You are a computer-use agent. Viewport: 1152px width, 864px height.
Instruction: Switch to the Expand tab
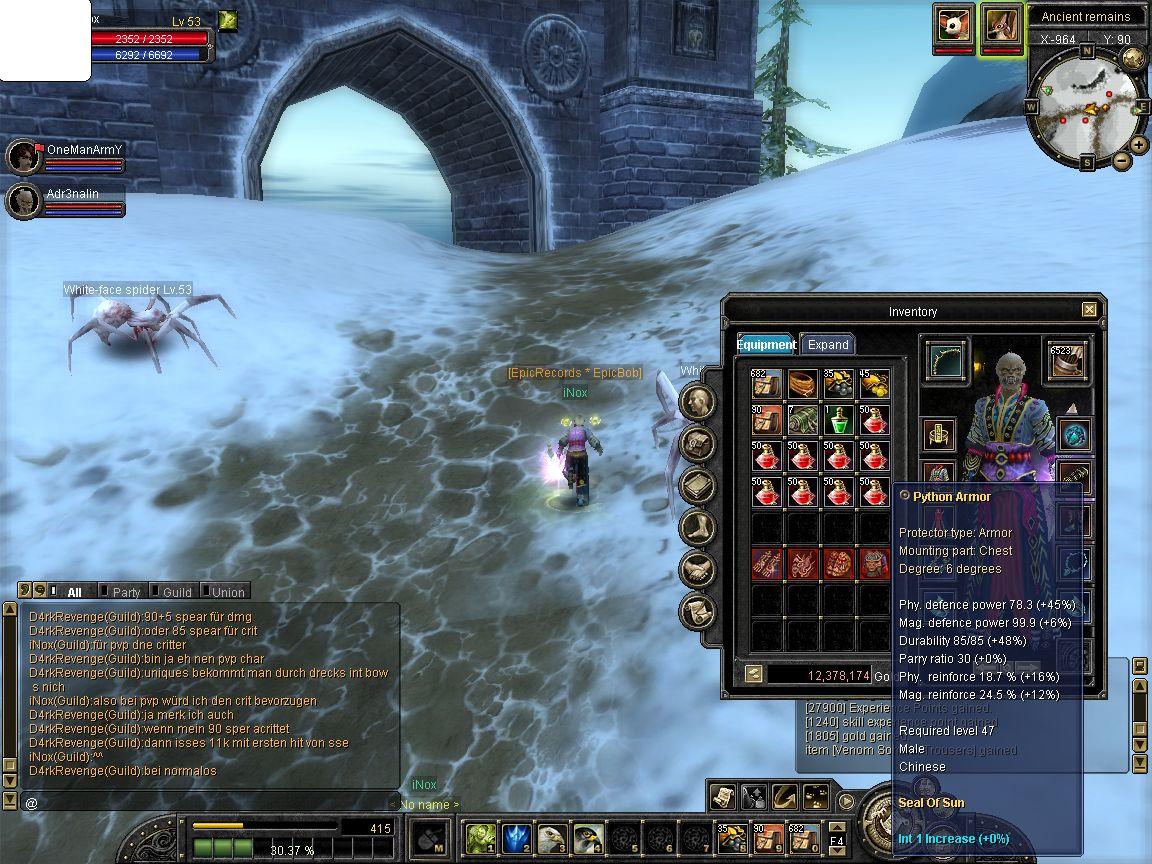click(x=828, y=344)
